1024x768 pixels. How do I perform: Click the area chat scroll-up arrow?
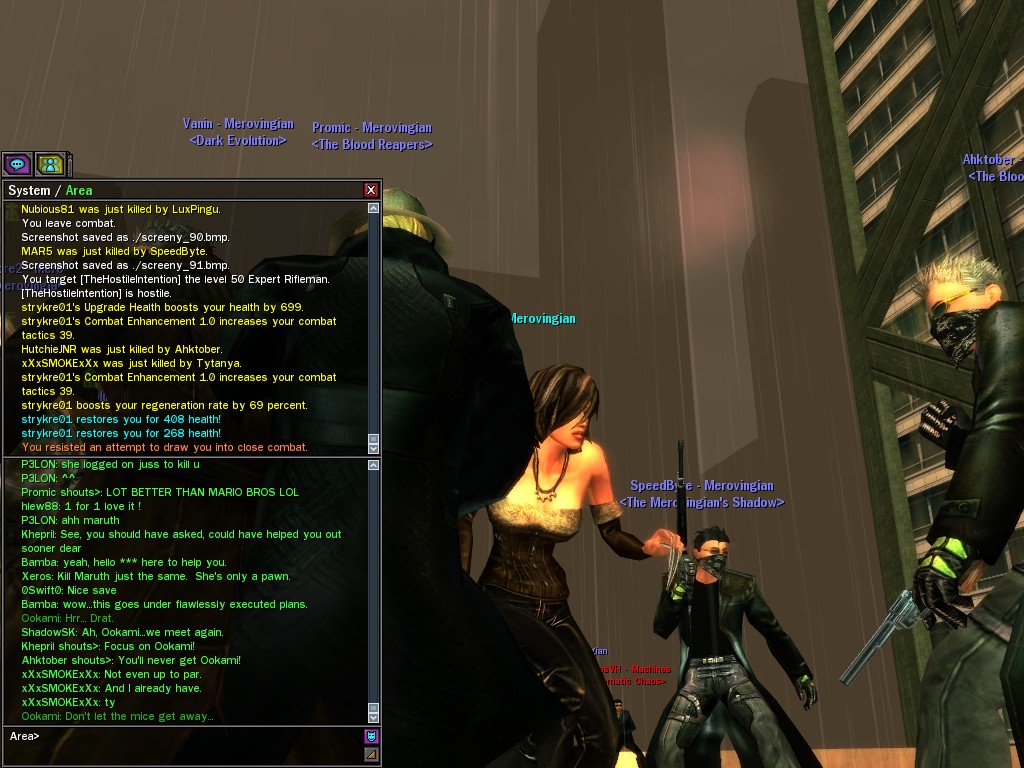[x=374, y=465]
